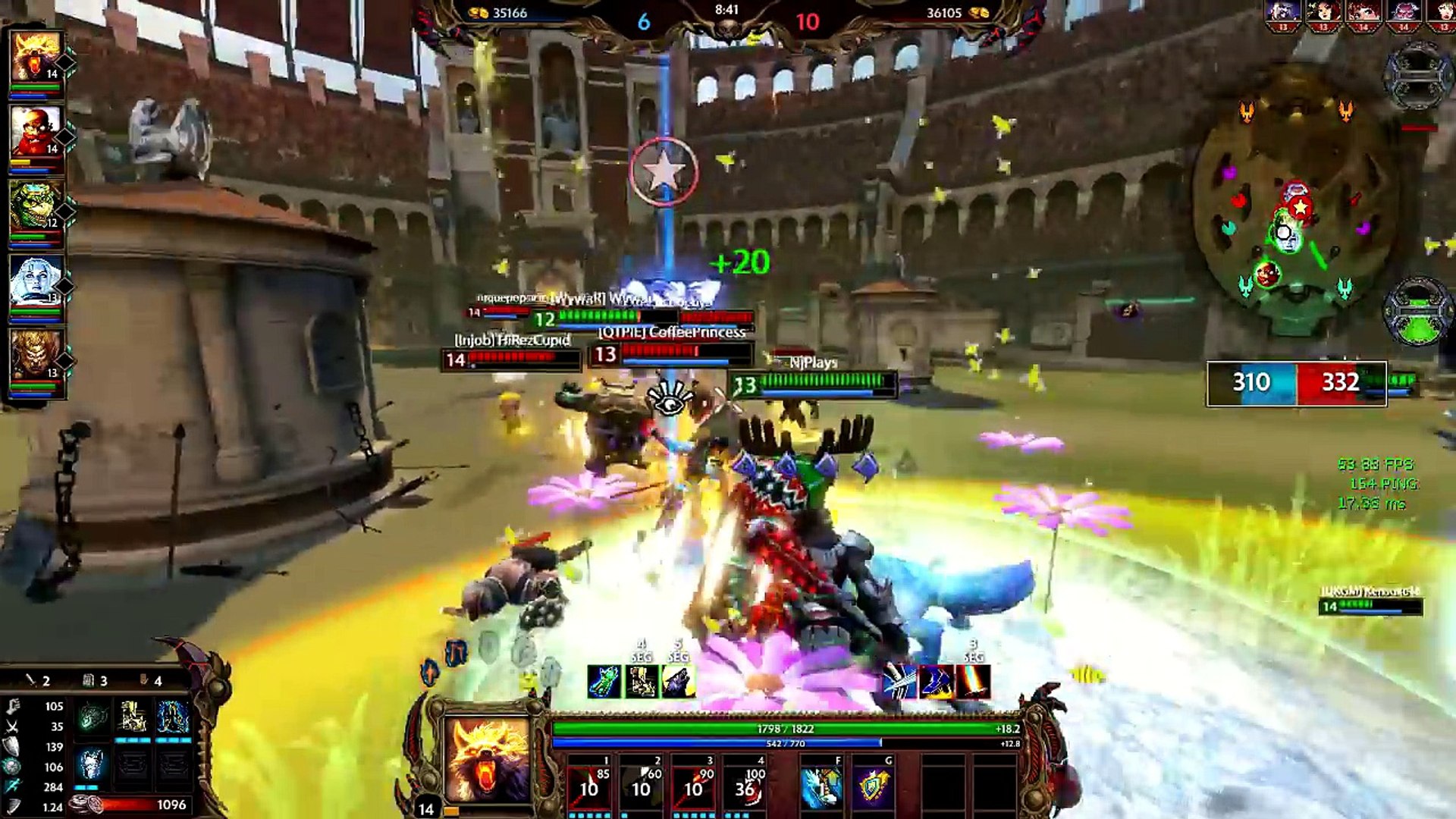This screenshot has width=1456, height=819.
Task: Select the pale ice-woman teammate portrait
Action: (35, 281)
